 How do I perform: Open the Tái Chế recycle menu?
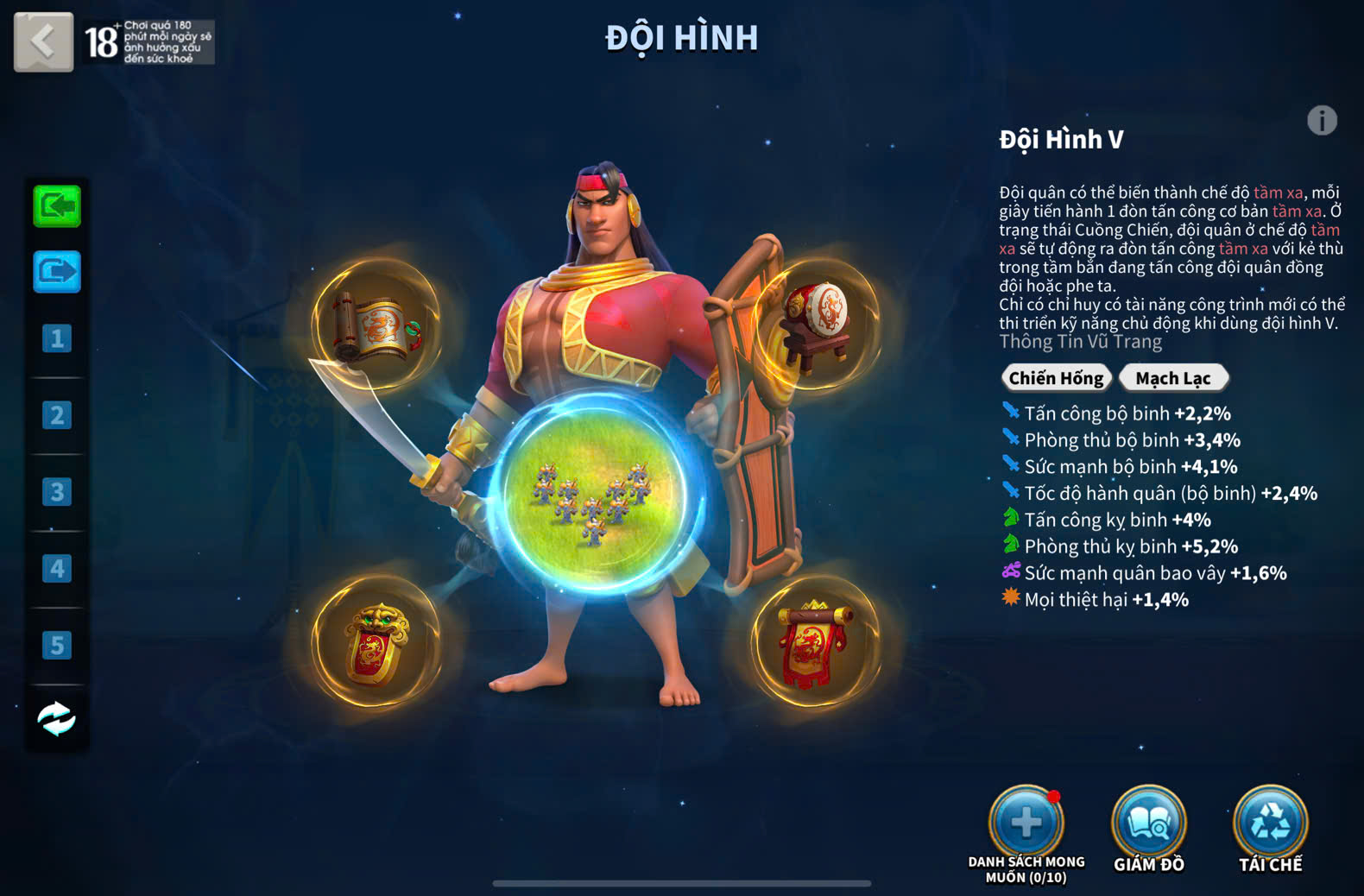(x=1271, y=823)
